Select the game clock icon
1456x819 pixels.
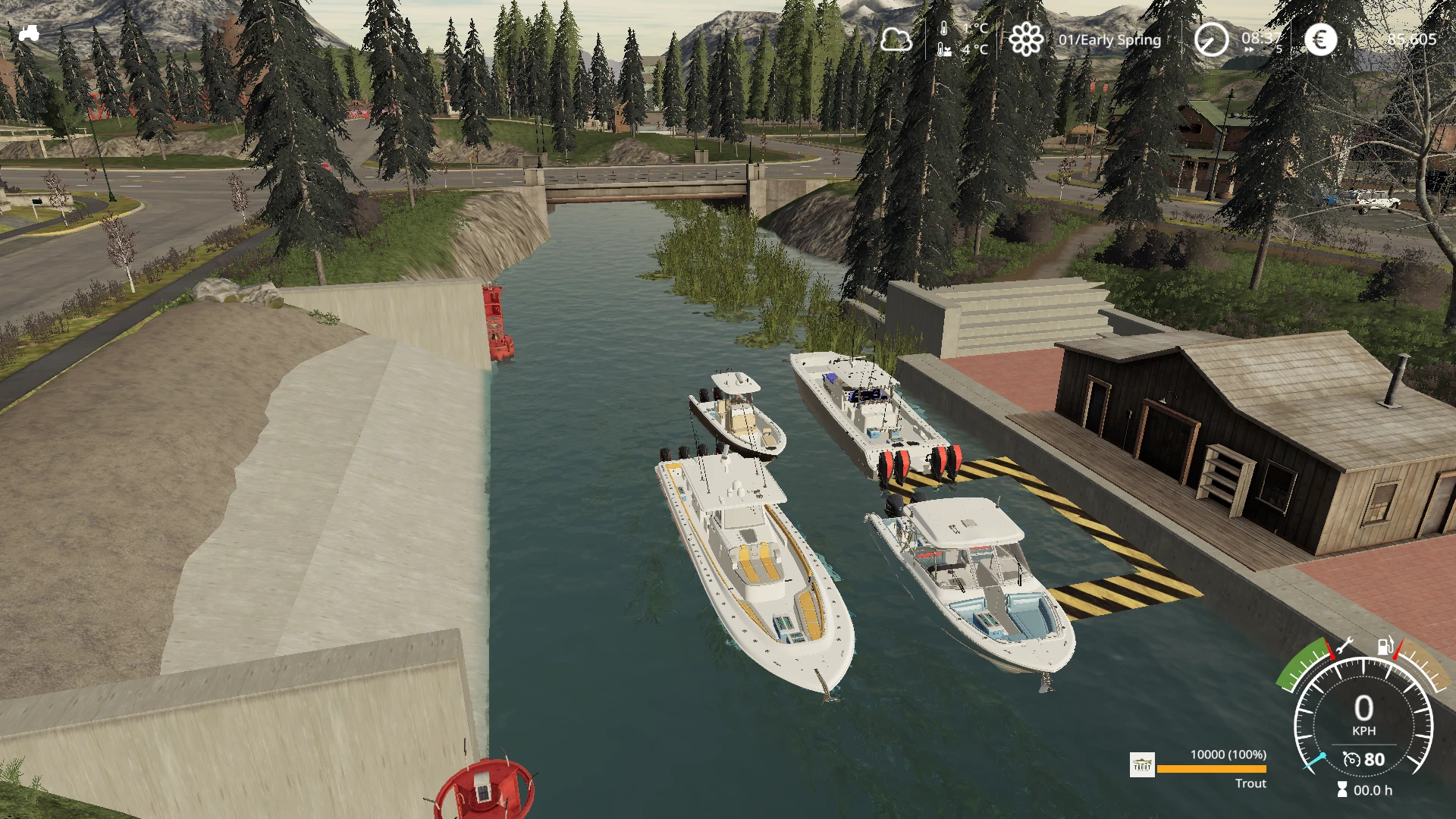click(x=1211, y=39)
